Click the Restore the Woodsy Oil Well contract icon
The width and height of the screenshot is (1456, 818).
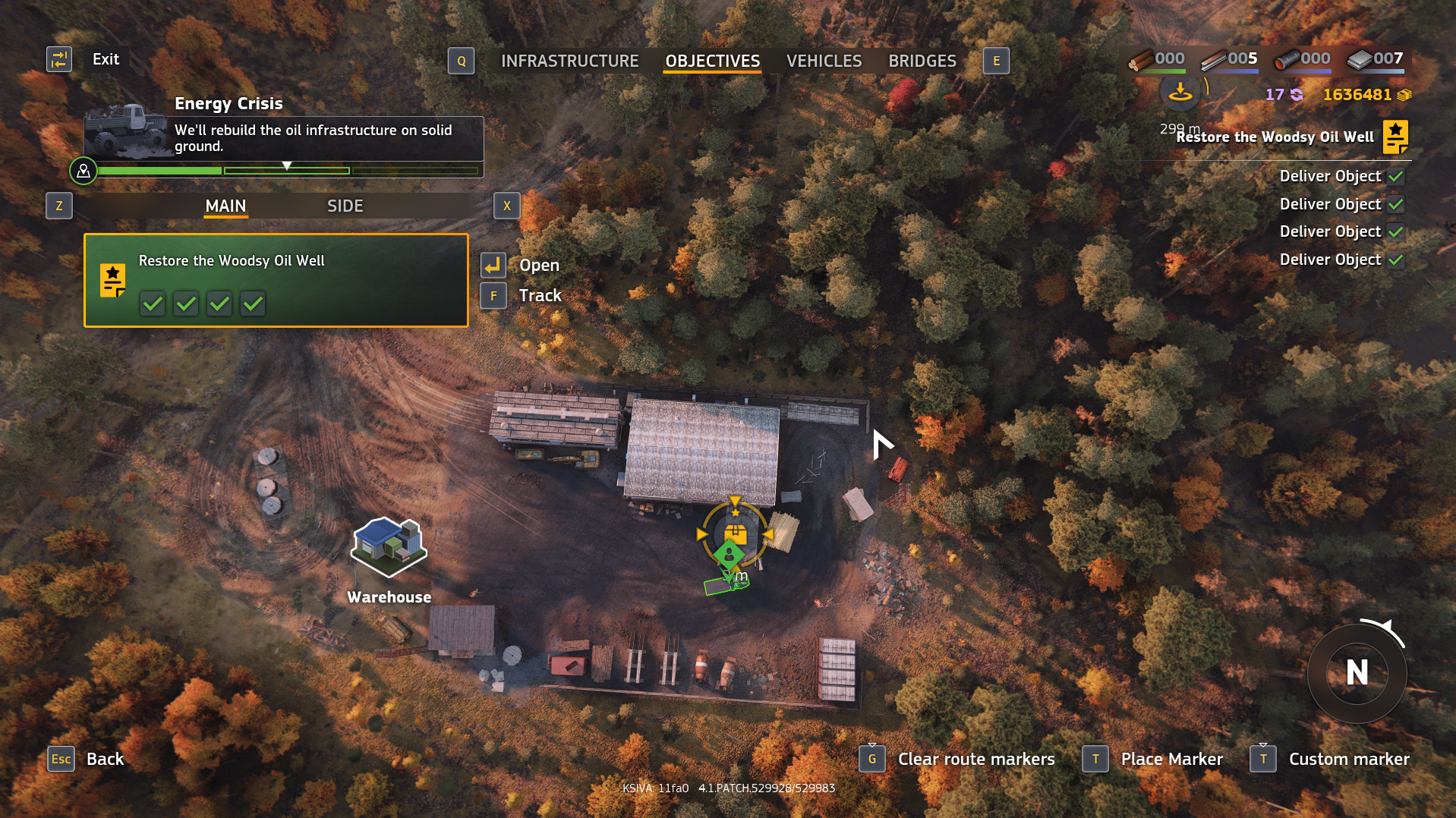1395,137
